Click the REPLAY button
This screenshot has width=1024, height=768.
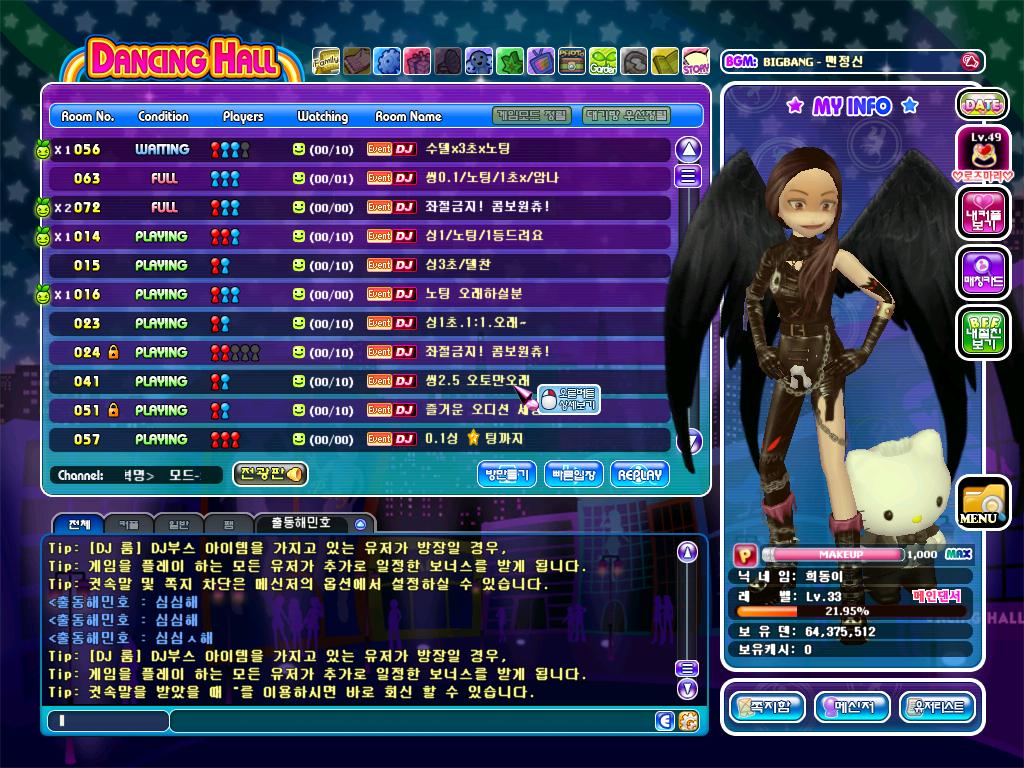(639, 475)
